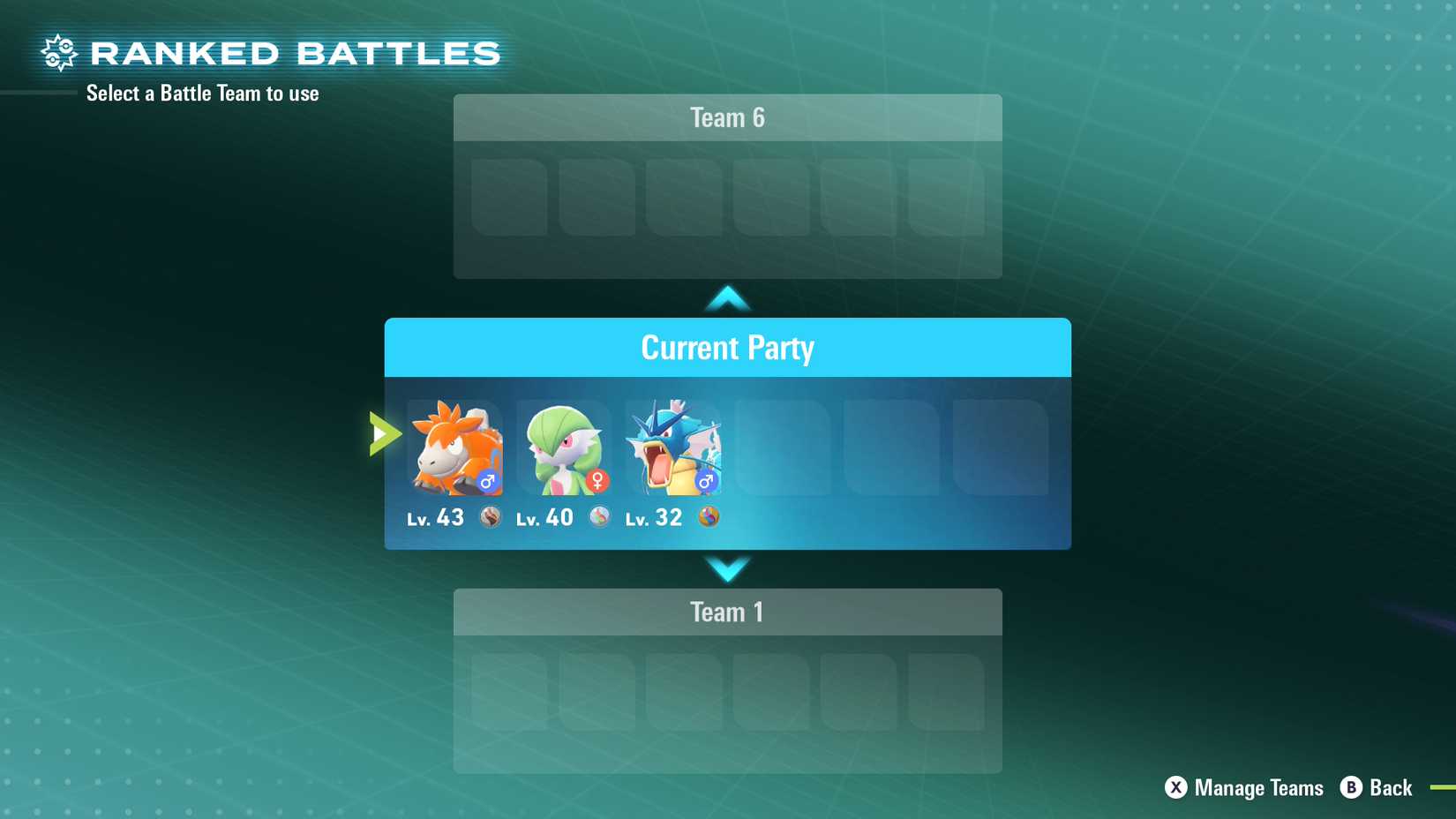Select the orange Pokémon marked by the green arrow
1456x819 pixels.
tap(454, 448)
